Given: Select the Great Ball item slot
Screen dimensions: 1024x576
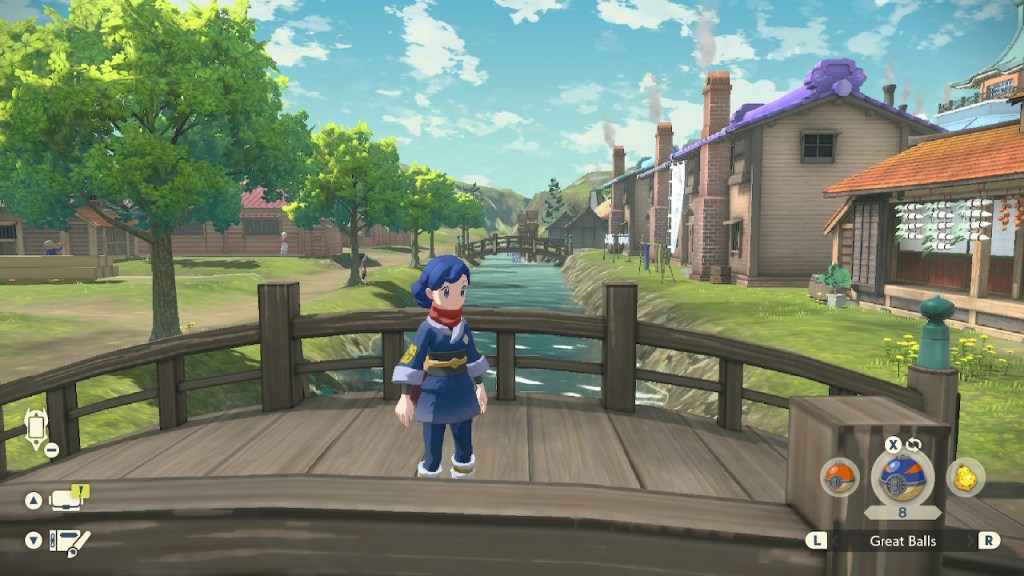Looking at the screenshot, I should point(902,477).
